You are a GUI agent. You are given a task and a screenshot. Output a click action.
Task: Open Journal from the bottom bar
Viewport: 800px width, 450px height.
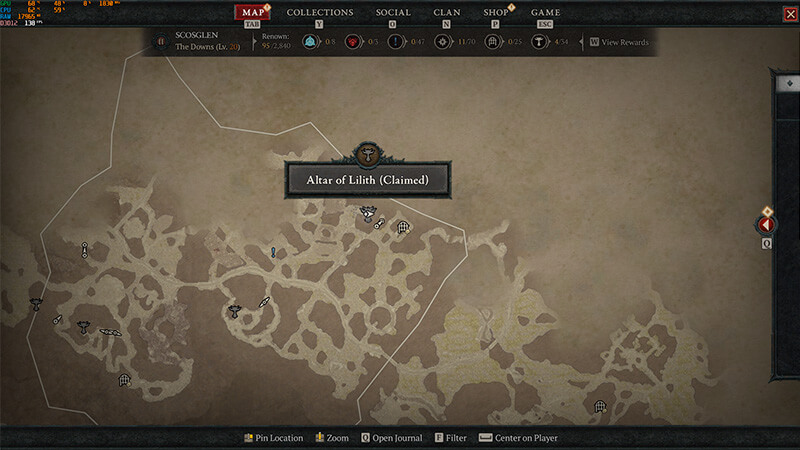pos(392,438)
